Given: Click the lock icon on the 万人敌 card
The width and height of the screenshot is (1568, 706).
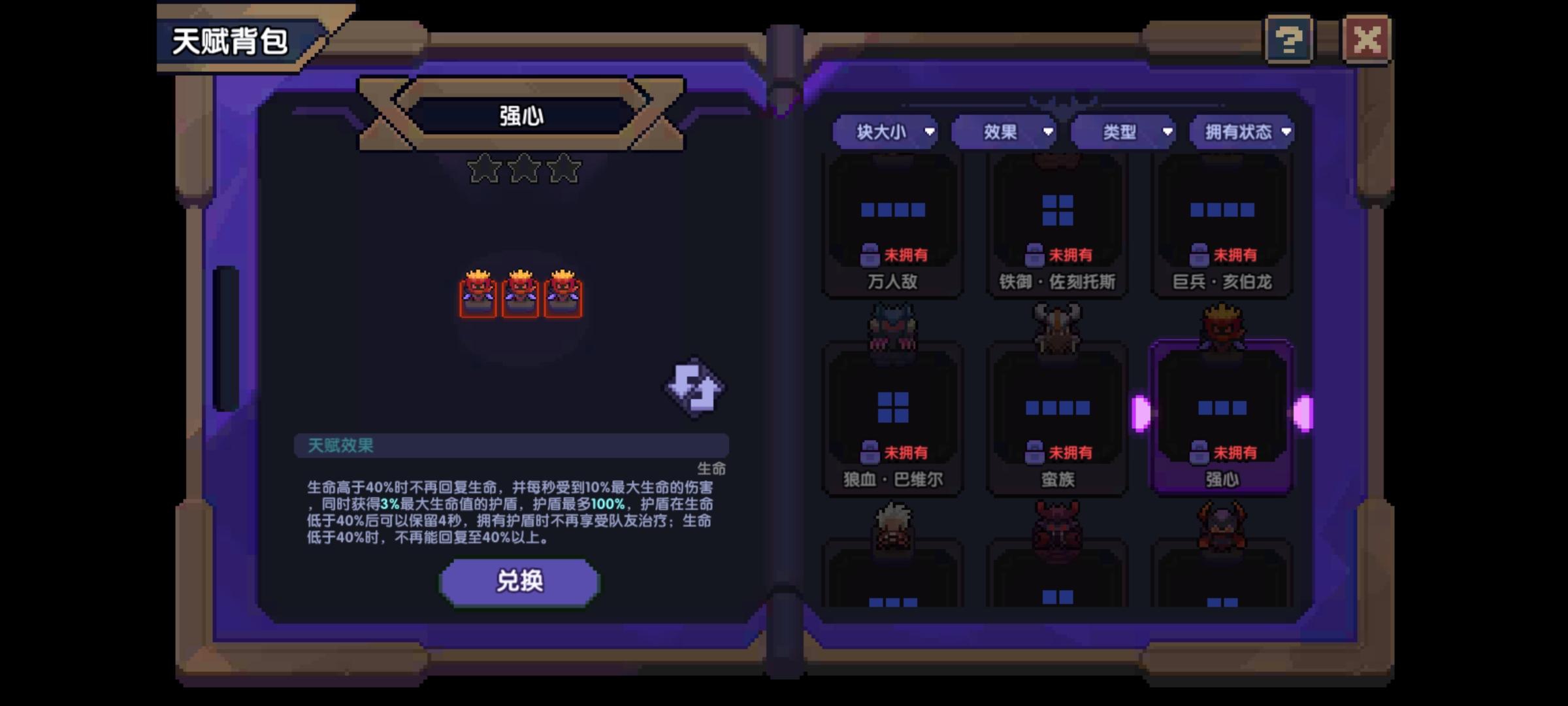Looking at the screenshot, I should tap(870, 255).
